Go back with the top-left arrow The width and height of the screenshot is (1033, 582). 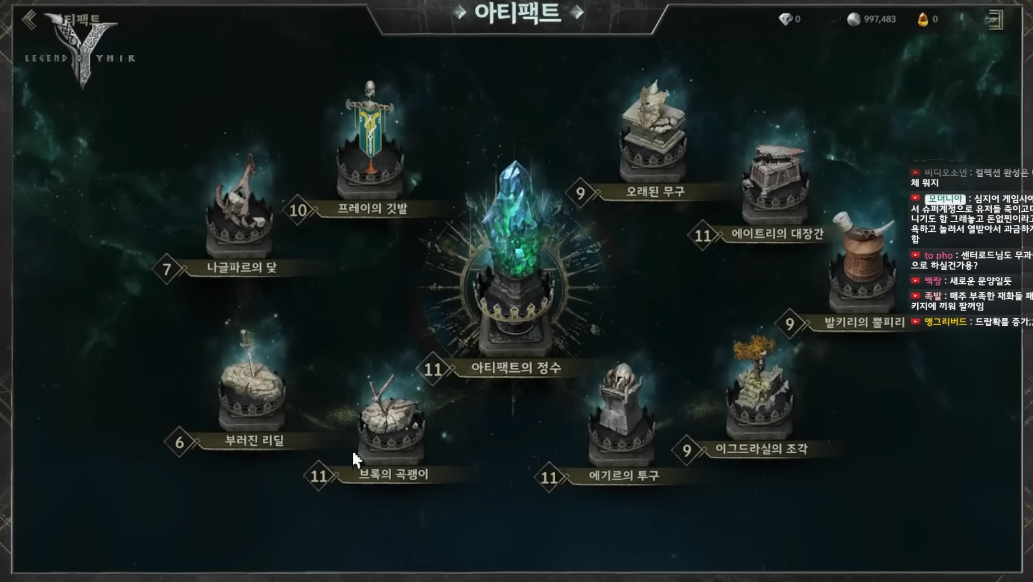(29, 19)
